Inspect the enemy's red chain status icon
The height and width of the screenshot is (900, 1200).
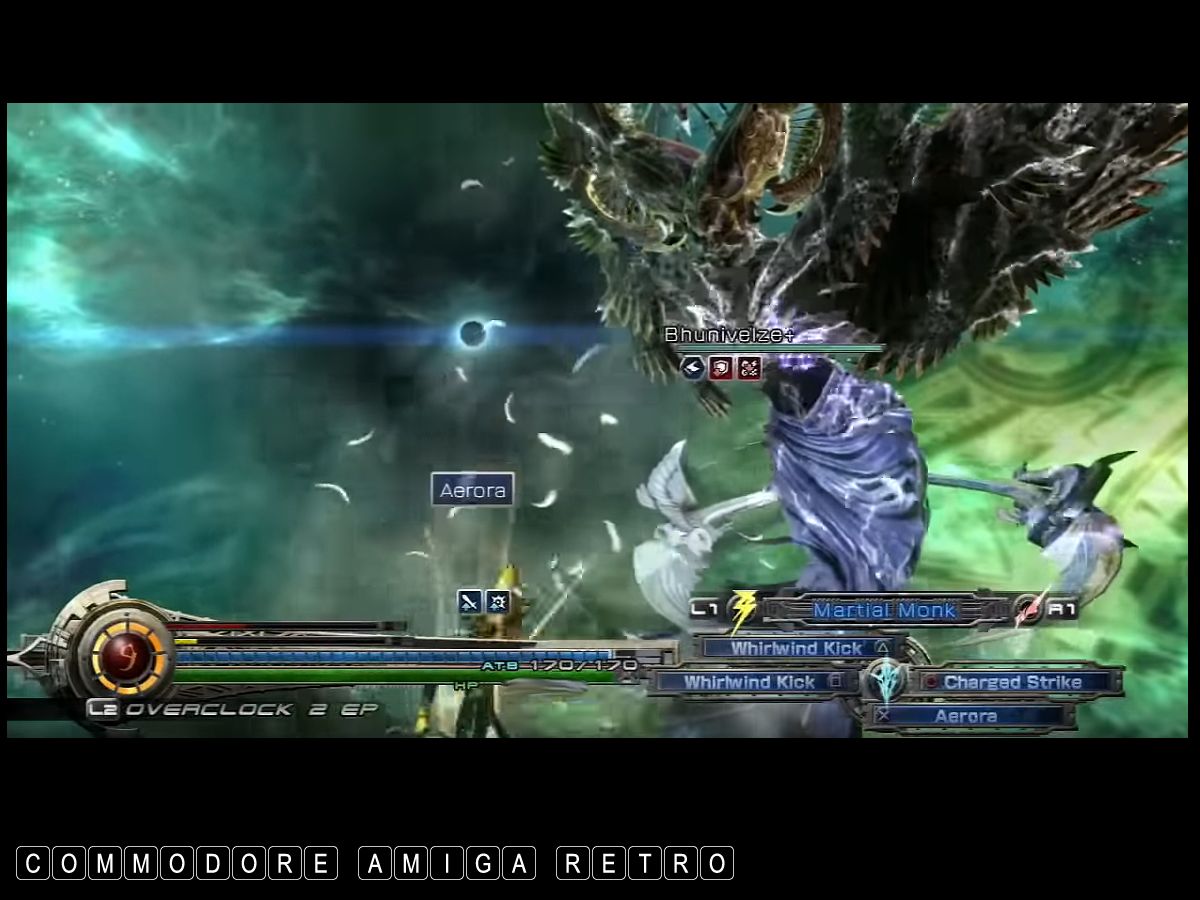[749, 368]
